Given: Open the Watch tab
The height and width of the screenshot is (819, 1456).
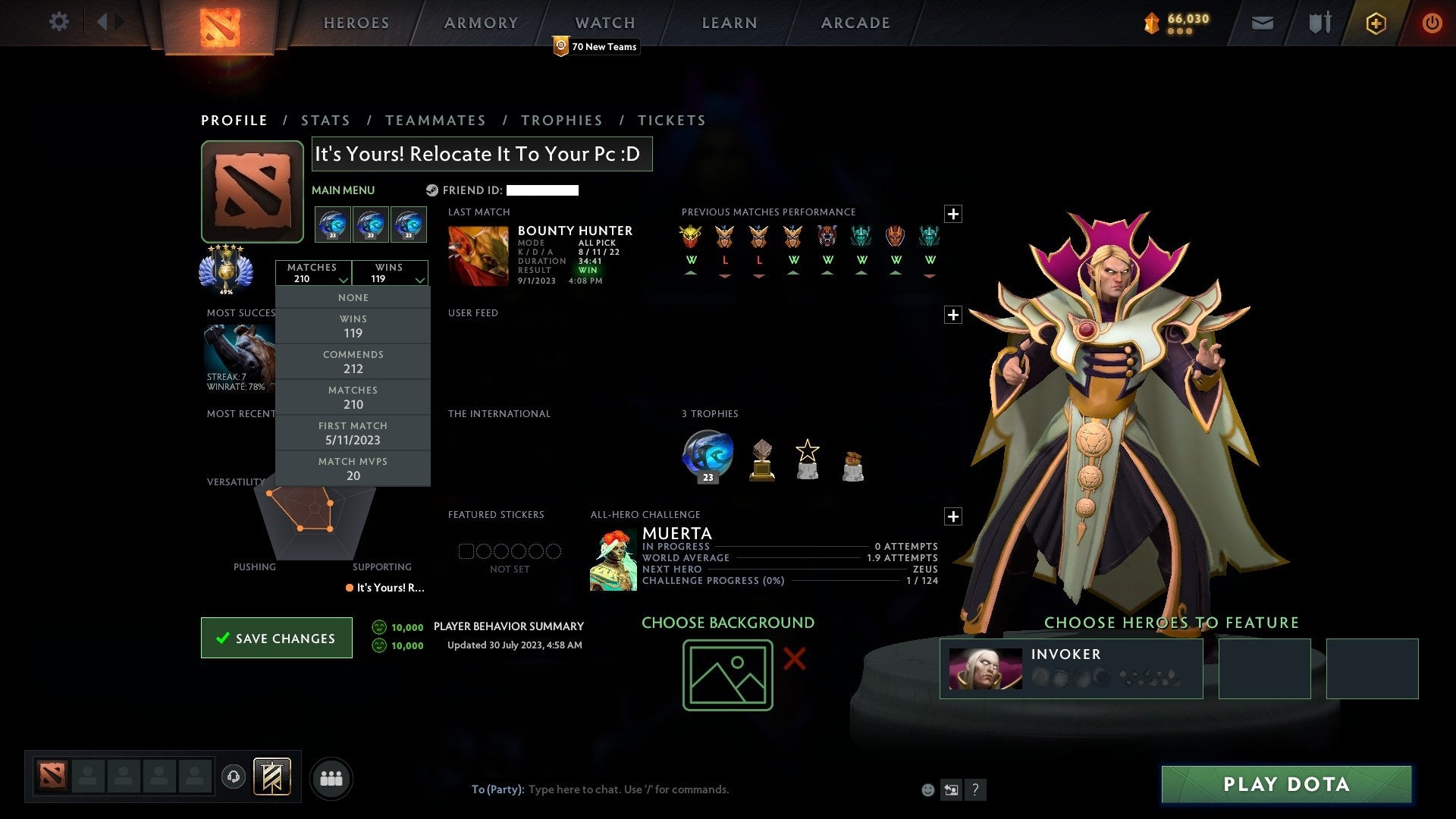Looking at the screenshot, I should (604, 23).
